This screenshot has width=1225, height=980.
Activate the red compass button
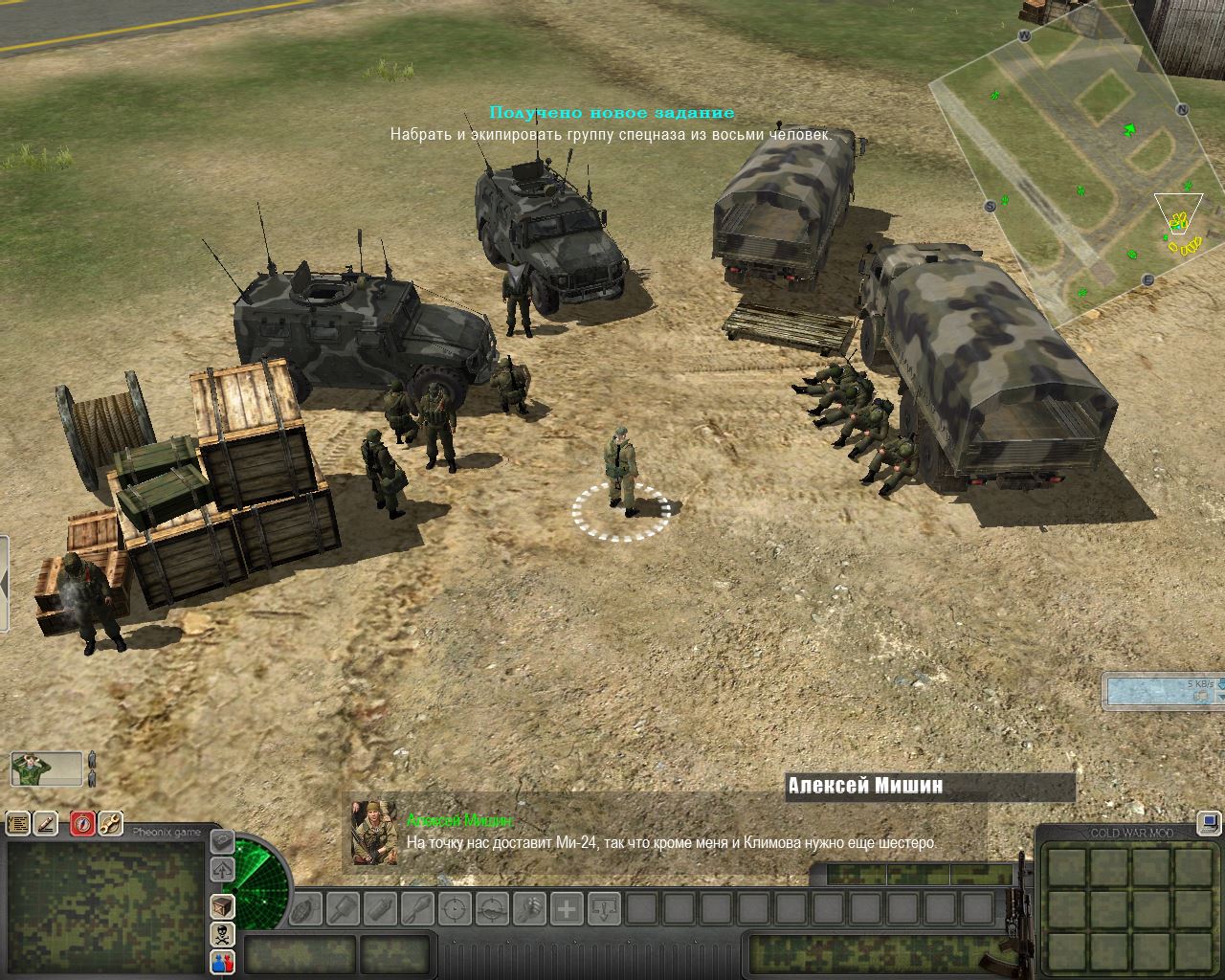click(82, 823)
